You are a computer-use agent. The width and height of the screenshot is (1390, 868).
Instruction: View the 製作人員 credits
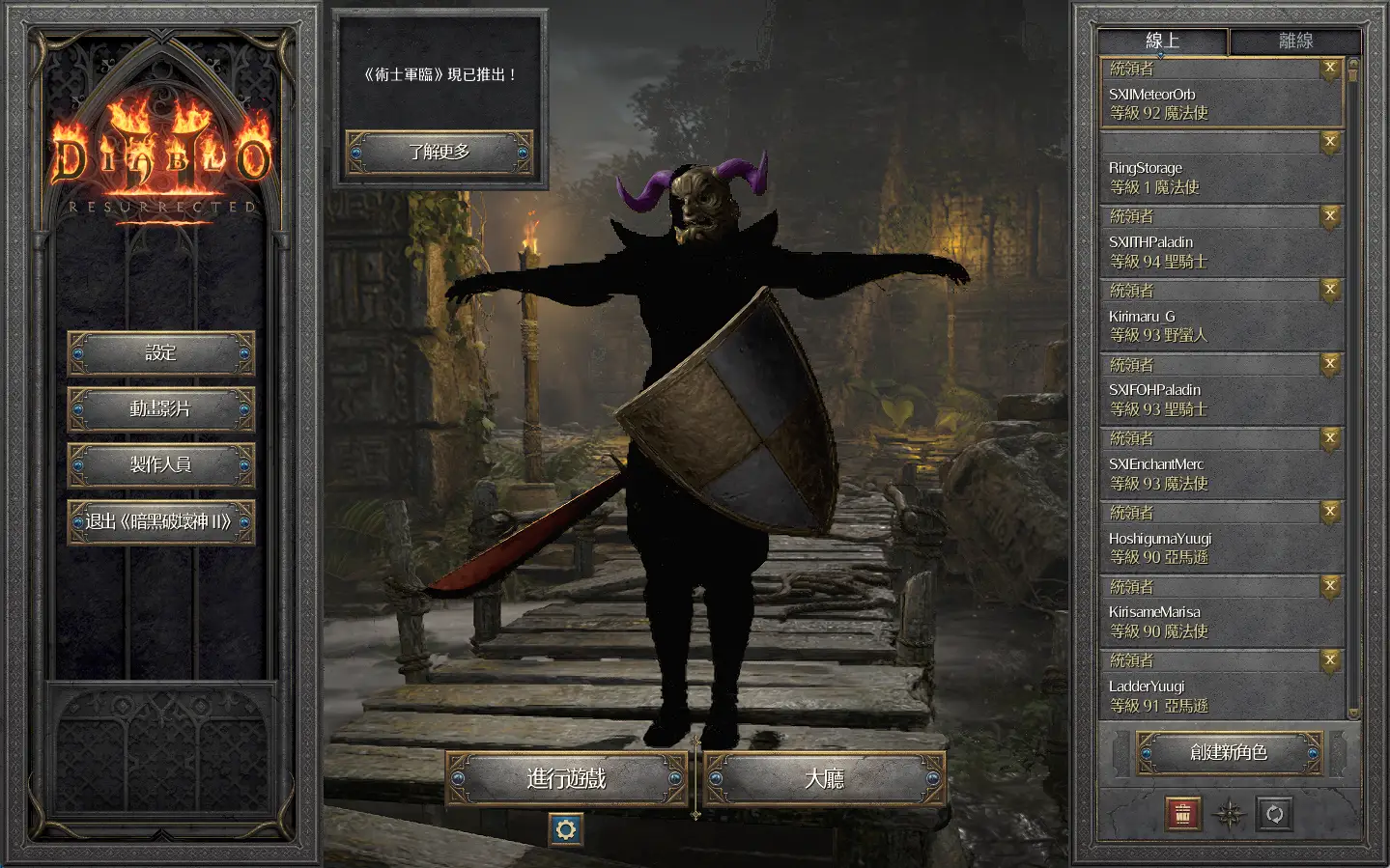[160, 465]
